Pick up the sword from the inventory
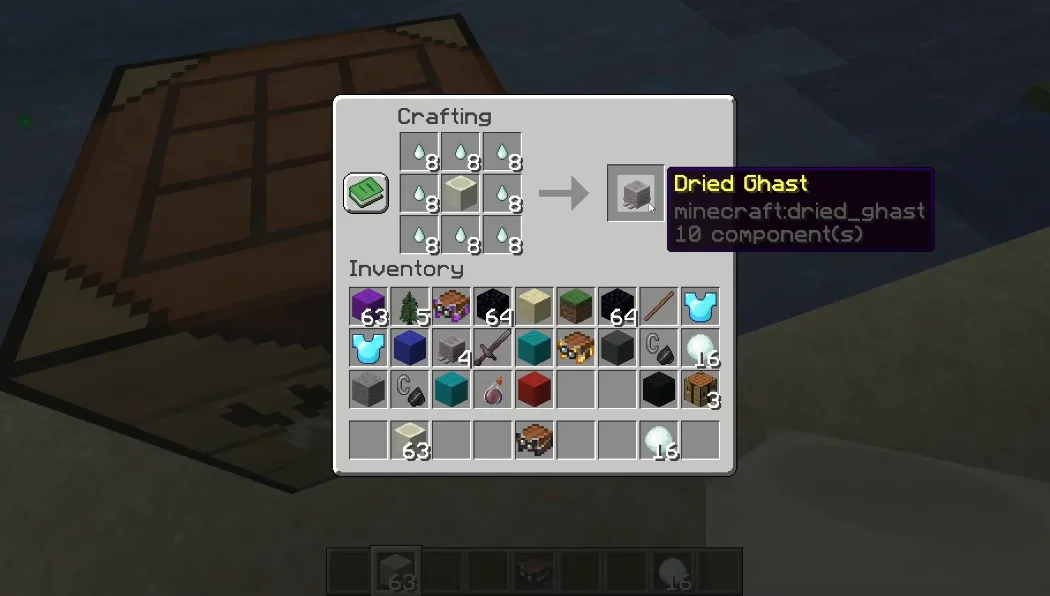 (x=492, y=348)
